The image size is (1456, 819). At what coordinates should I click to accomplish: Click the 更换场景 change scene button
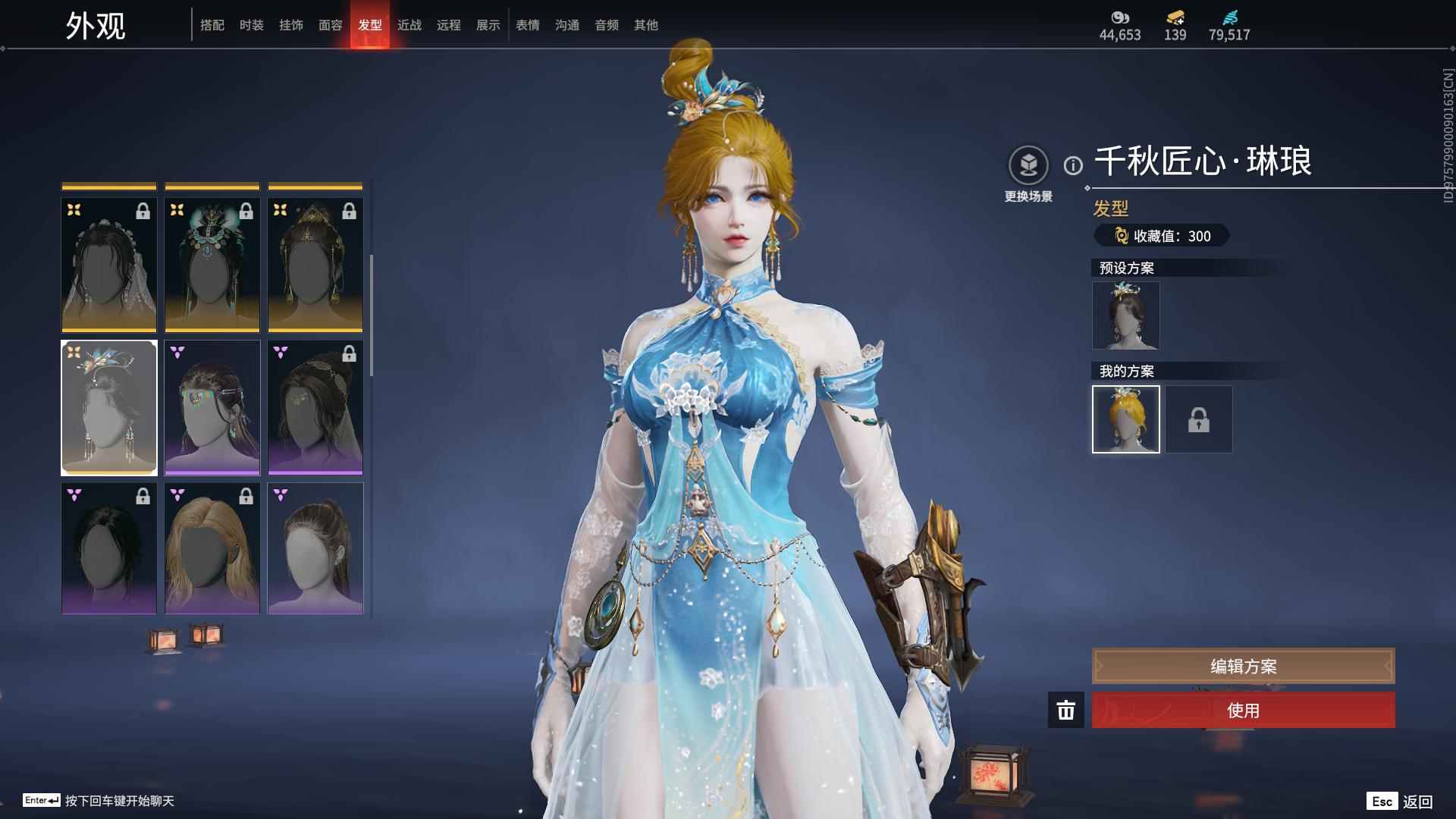coord(1028,167)
